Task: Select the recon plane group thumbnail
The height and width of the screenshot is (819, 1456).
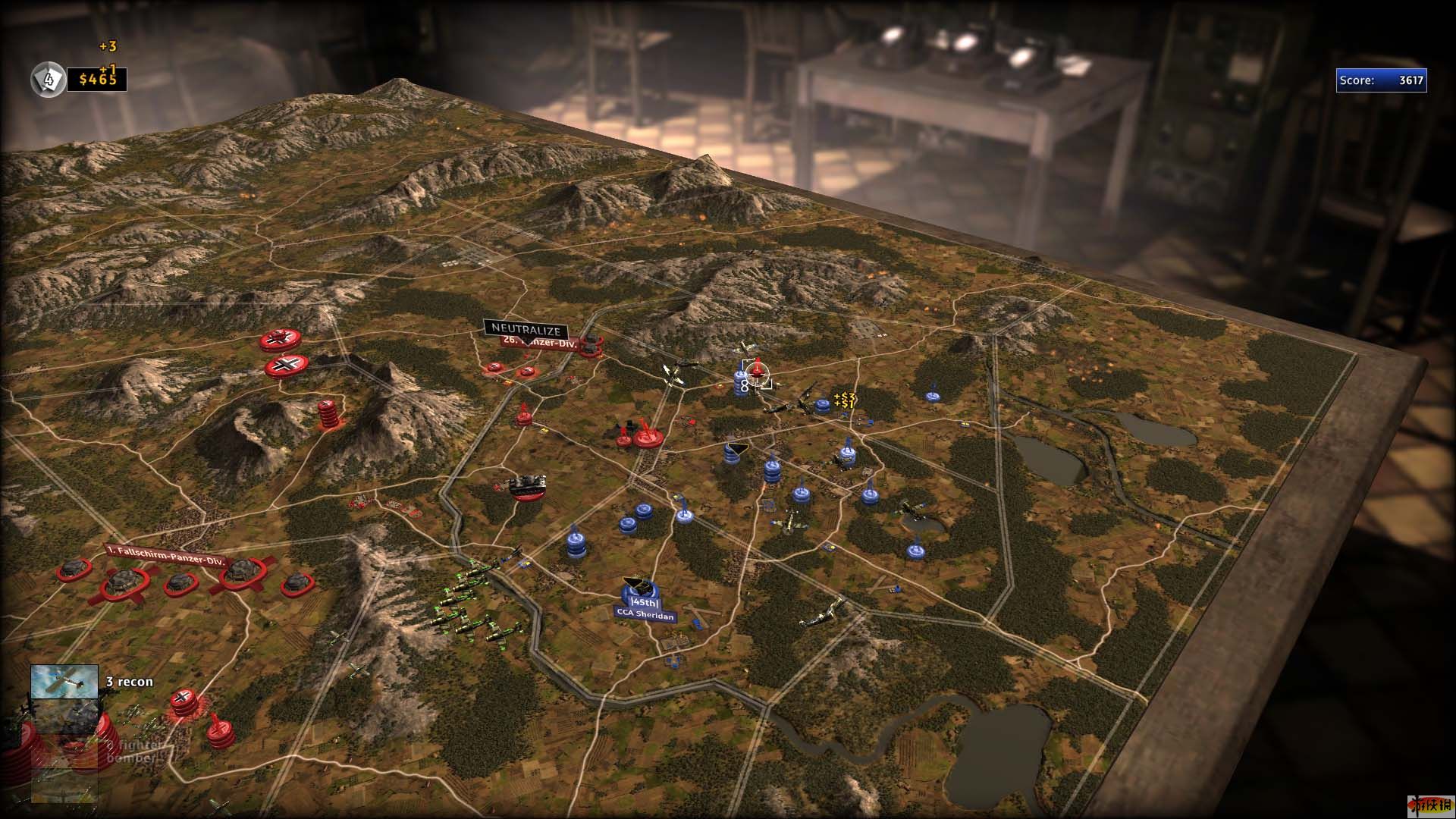Action: (64, 681)
